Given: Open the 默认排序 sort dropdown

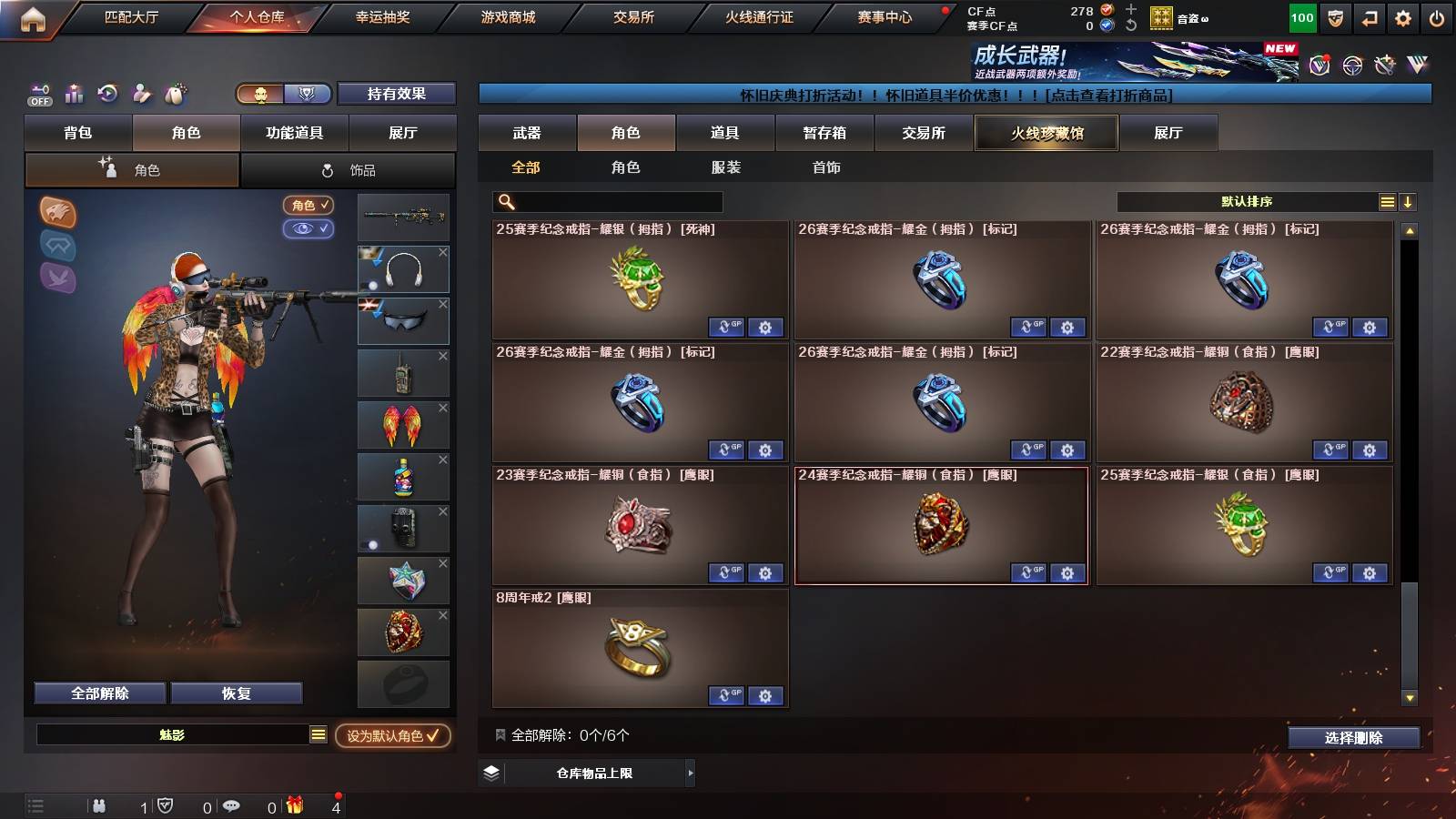Looking at the screenshot, I should click(x=1247, y=201).
